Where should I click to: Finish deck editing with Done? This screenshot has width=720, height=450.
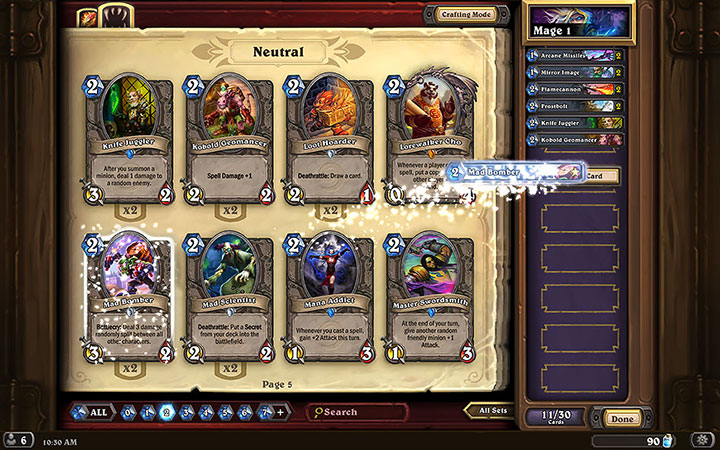point(622,419)
